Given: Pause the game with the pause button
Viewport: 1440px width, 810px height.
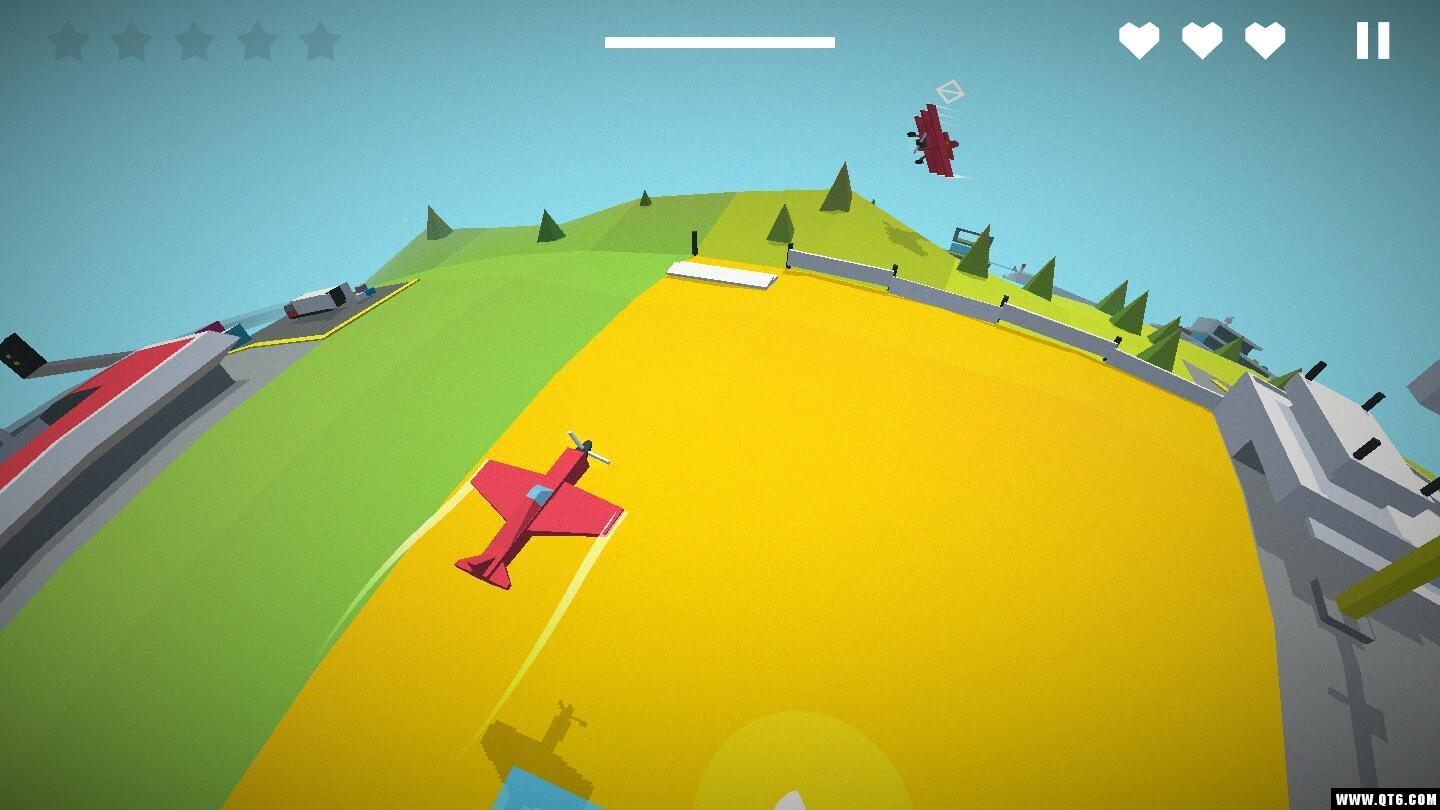Looking at the screenshot, I should click(1372, 41).
